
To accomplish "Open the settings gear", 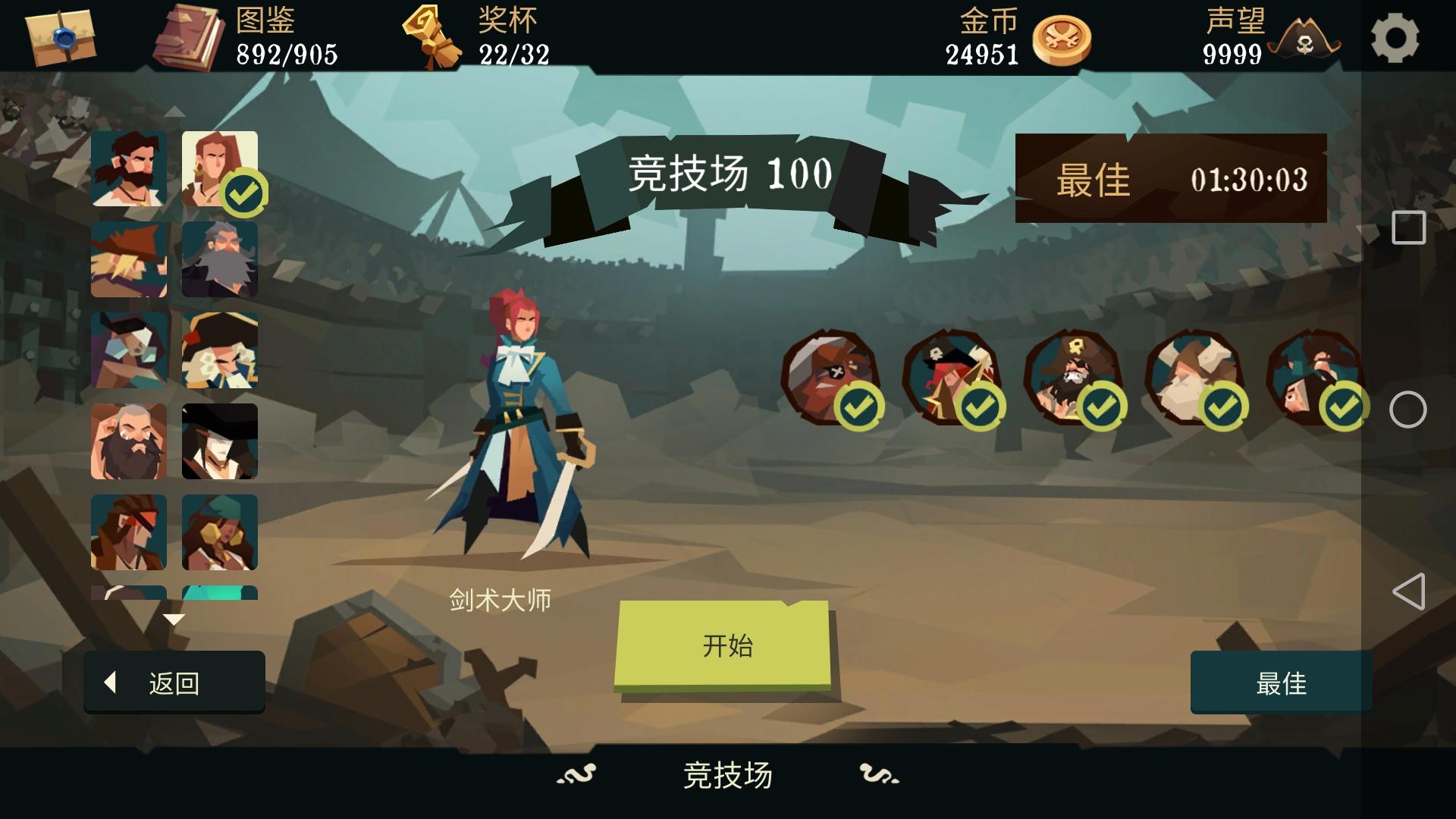I will pyautogui.click(x=1399, y=36).
